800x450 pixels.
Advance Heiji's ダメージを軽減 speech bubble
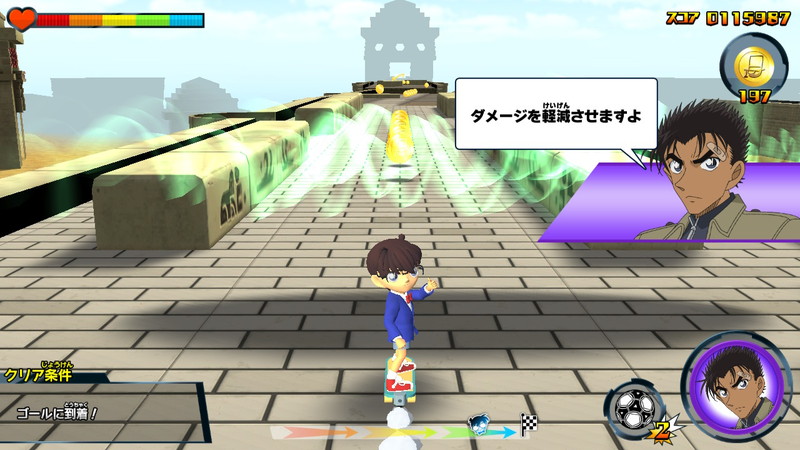(x=556, y=114)
